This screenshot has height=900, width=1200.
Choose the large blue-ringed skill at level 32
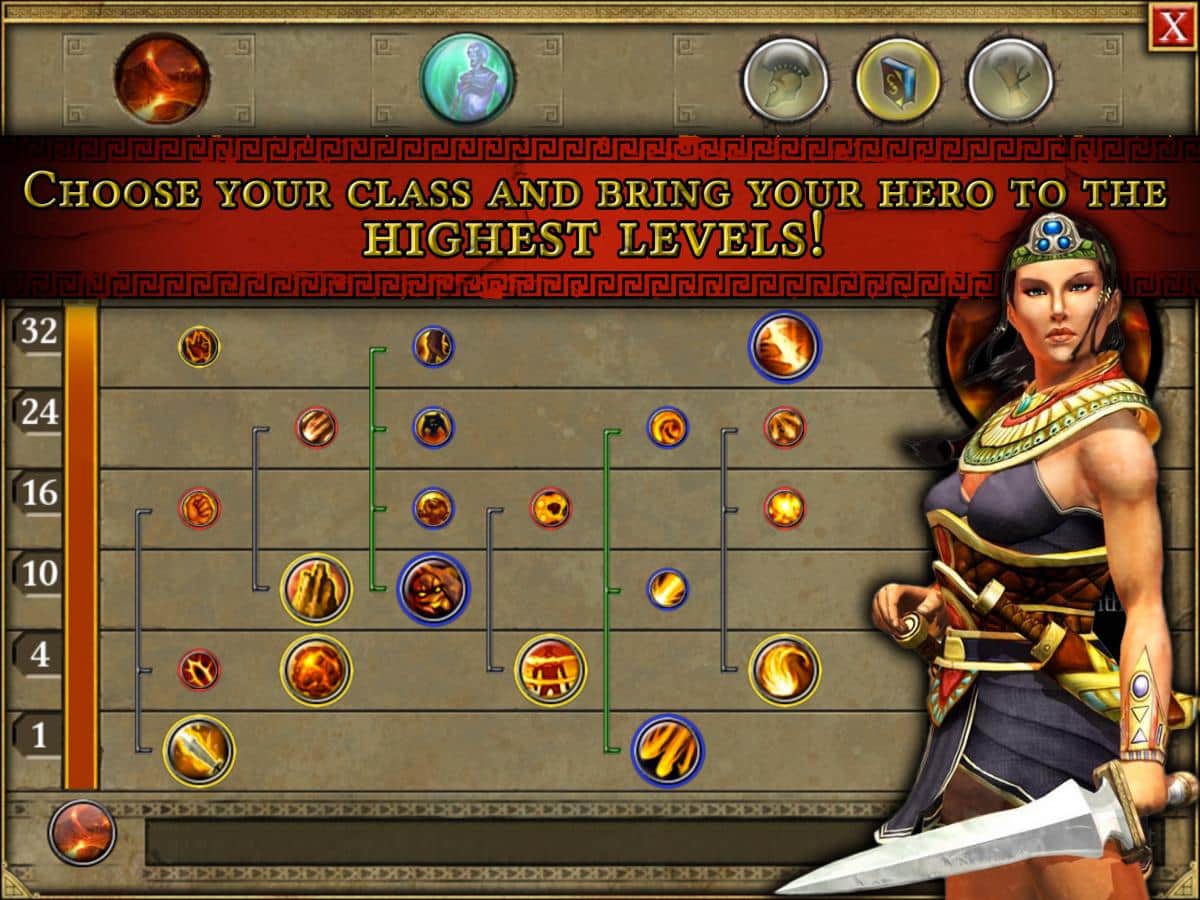[784, 346]
